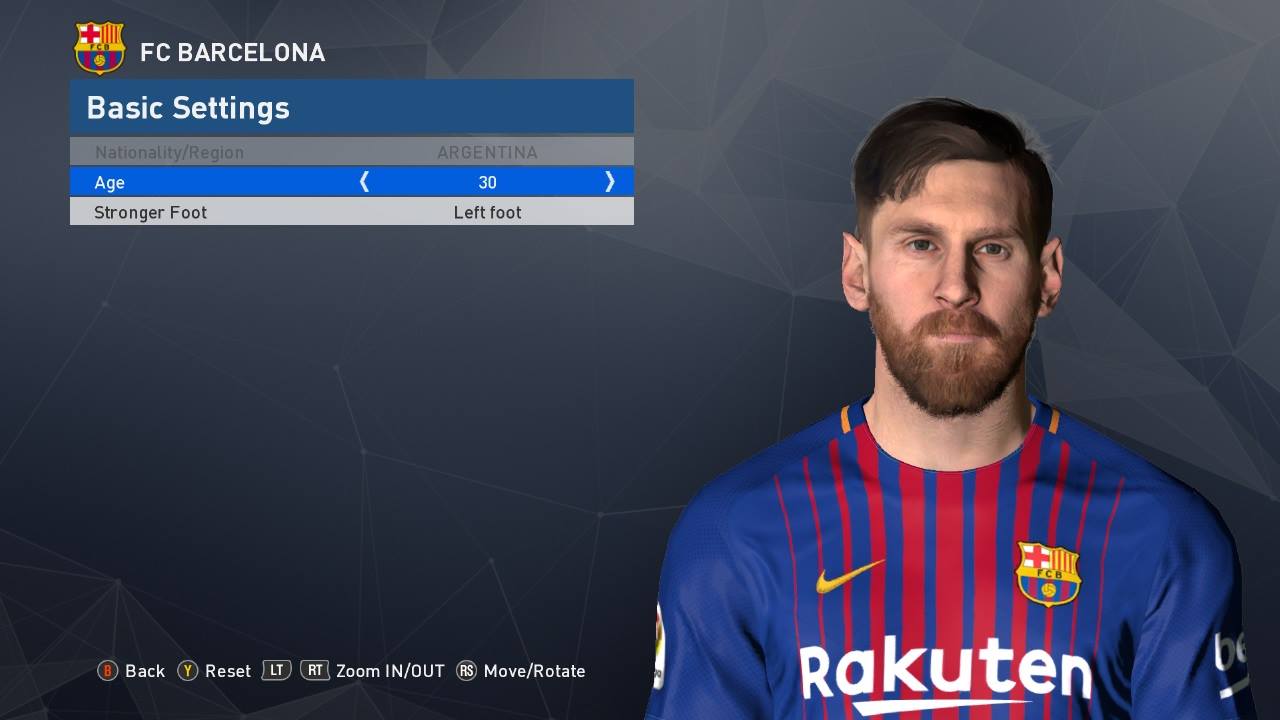
Task: Click the B controller button icon
Action: [x=108, y=671]
